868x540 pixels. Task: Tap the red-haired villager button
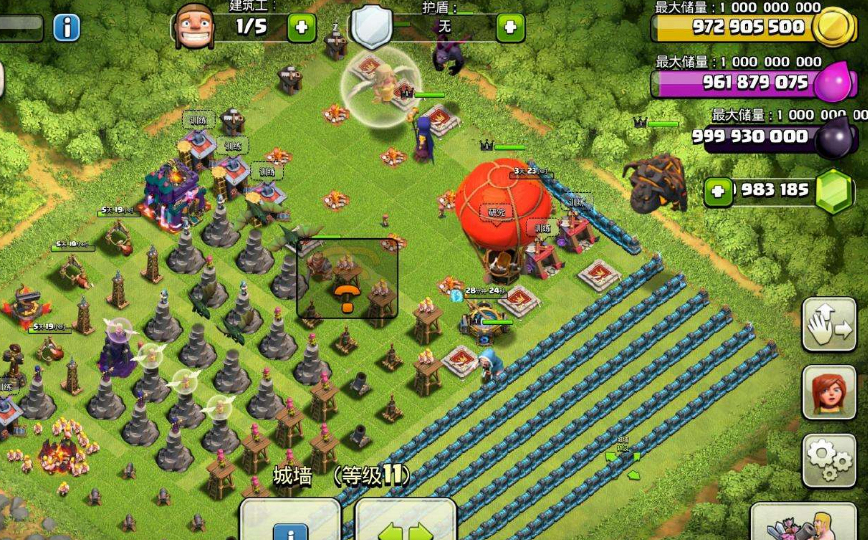(x=829, y=392)
